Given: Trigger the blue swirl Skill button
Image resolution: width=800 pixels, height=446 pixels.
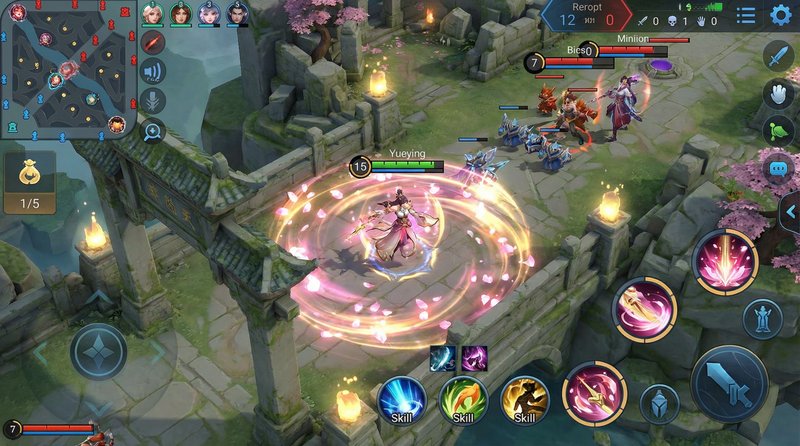Looking at the screenshot, I should click(x=403, y=400).
